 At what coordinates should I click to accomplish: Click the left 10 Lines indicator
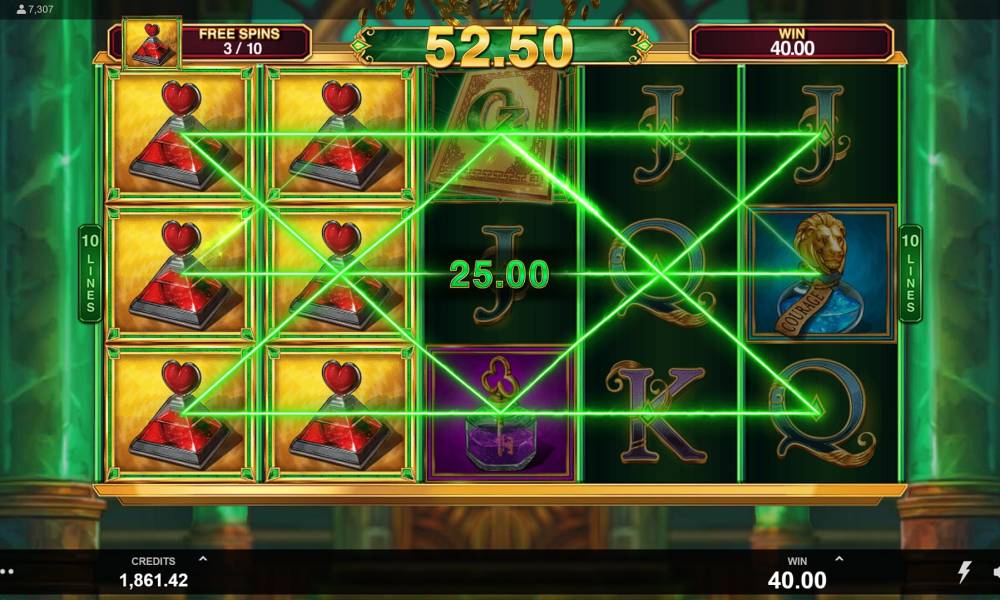coord(90,273)
